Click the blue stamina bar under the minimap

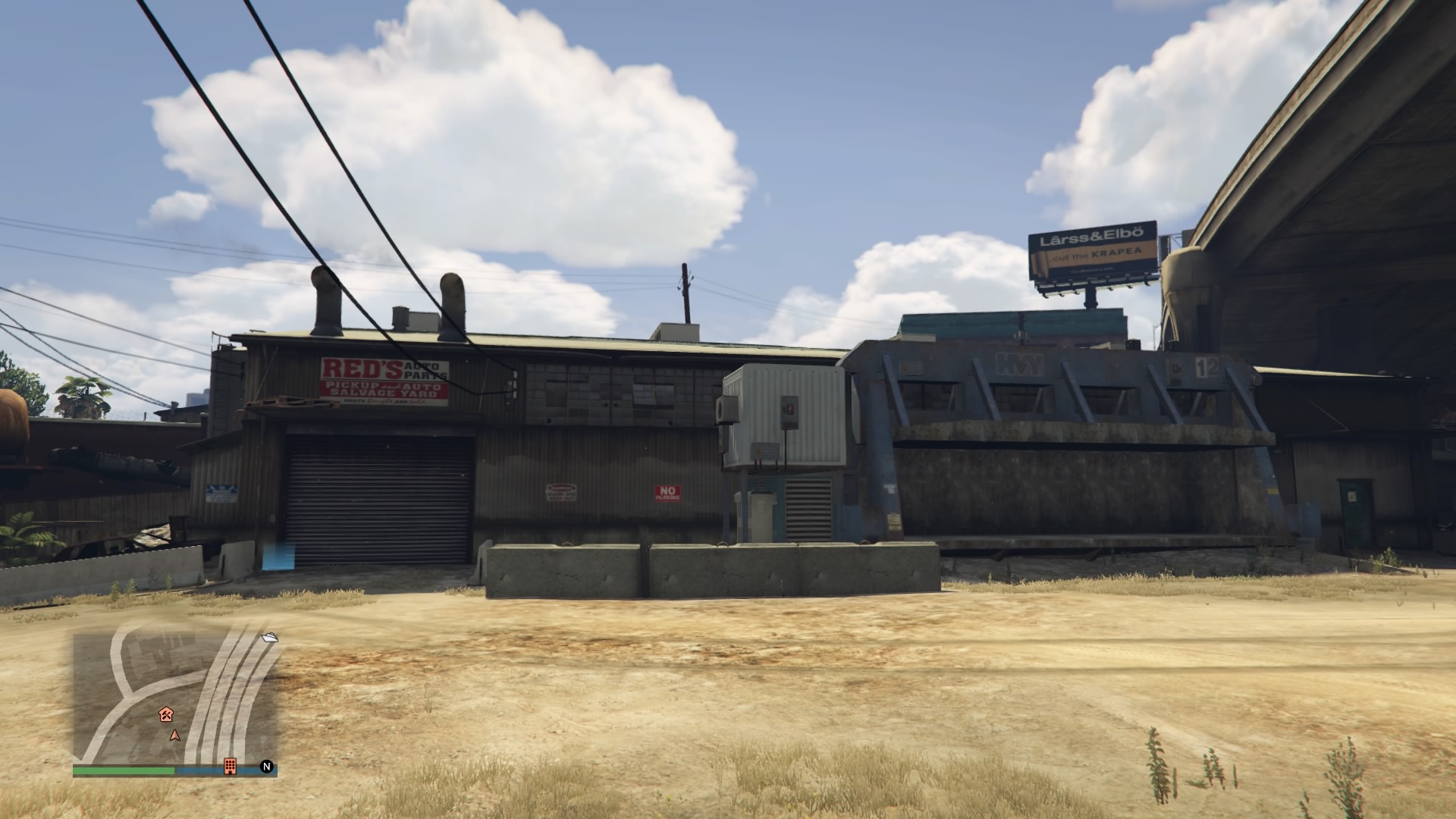[x=201, y=770]
